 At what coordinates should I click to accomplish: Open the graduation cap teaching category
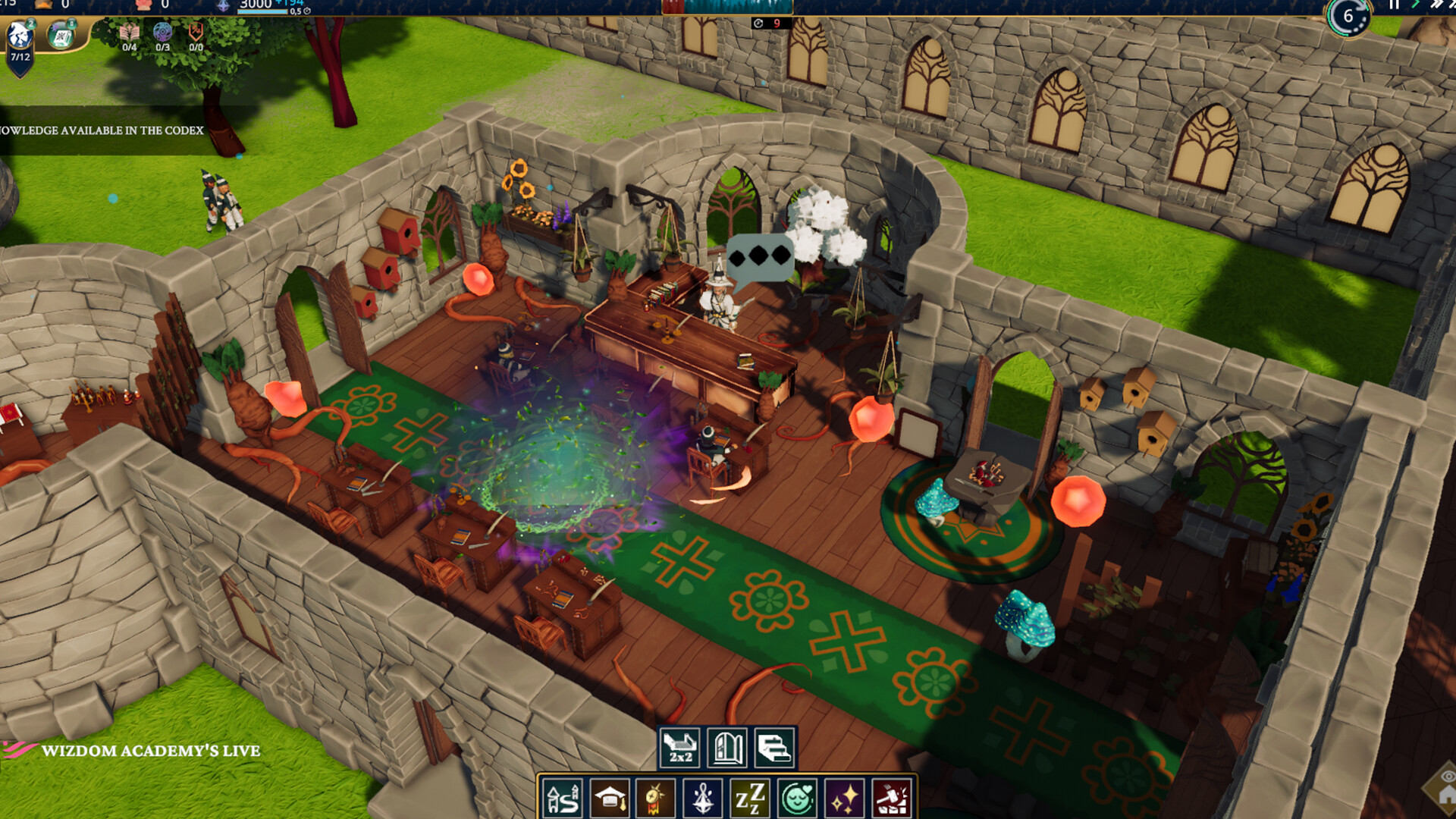tap(610, 799)
